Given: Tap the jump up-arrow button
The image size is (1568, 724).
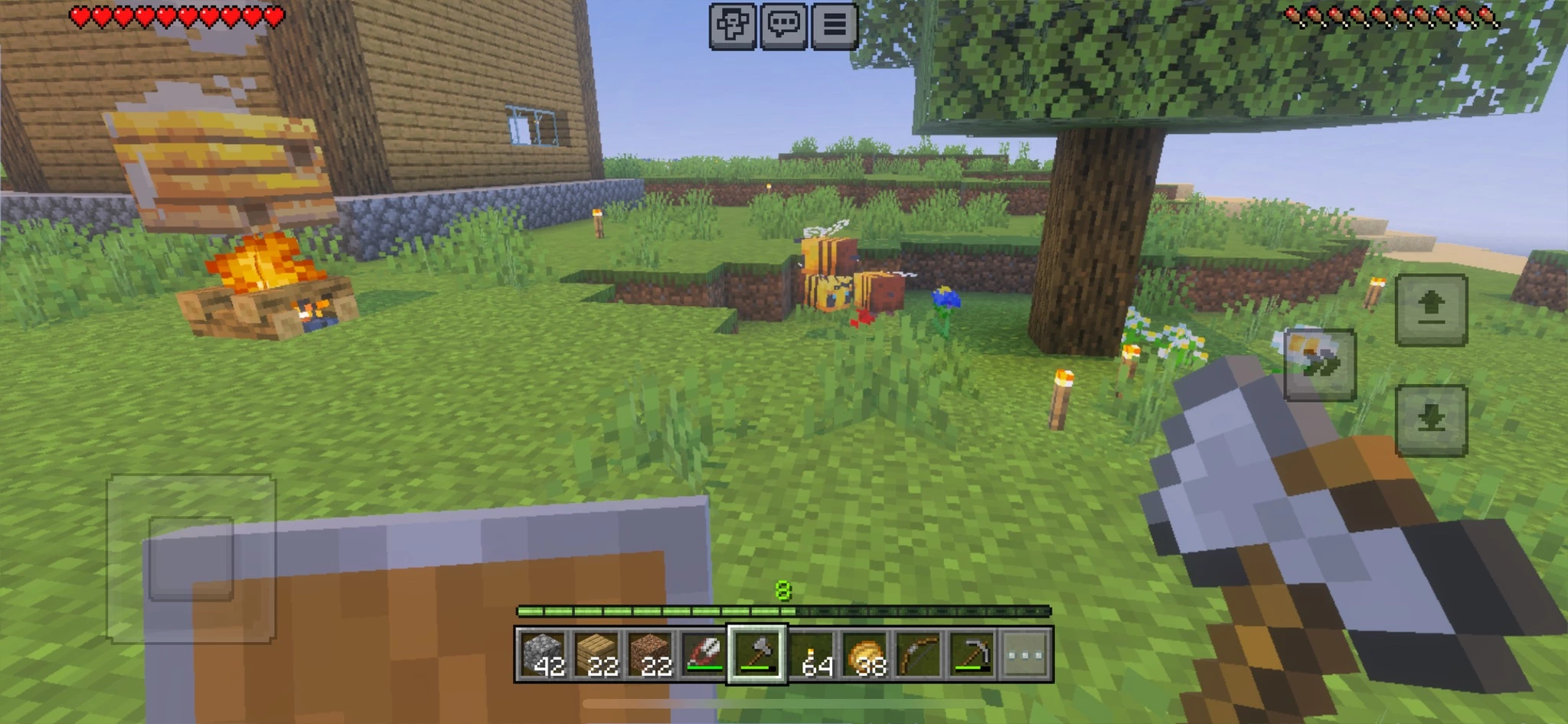Looking at the screenshot, I should (x=1431, y=310).
